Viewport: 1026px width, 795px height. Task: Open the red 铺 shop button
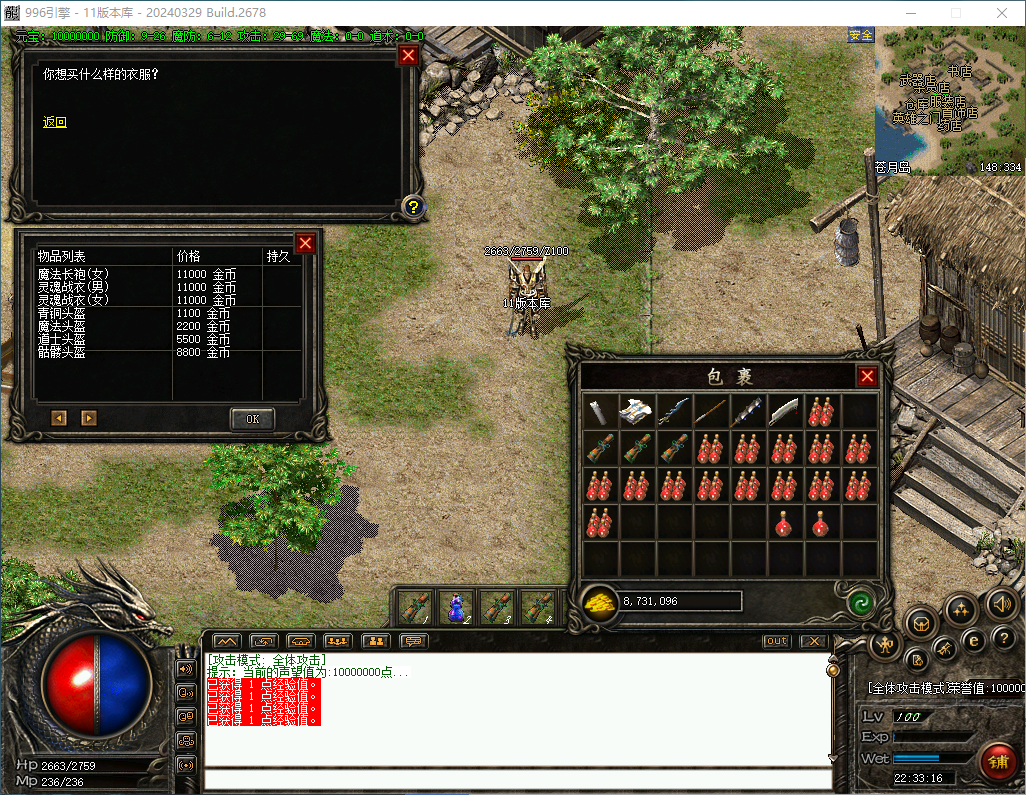[997, 759]
